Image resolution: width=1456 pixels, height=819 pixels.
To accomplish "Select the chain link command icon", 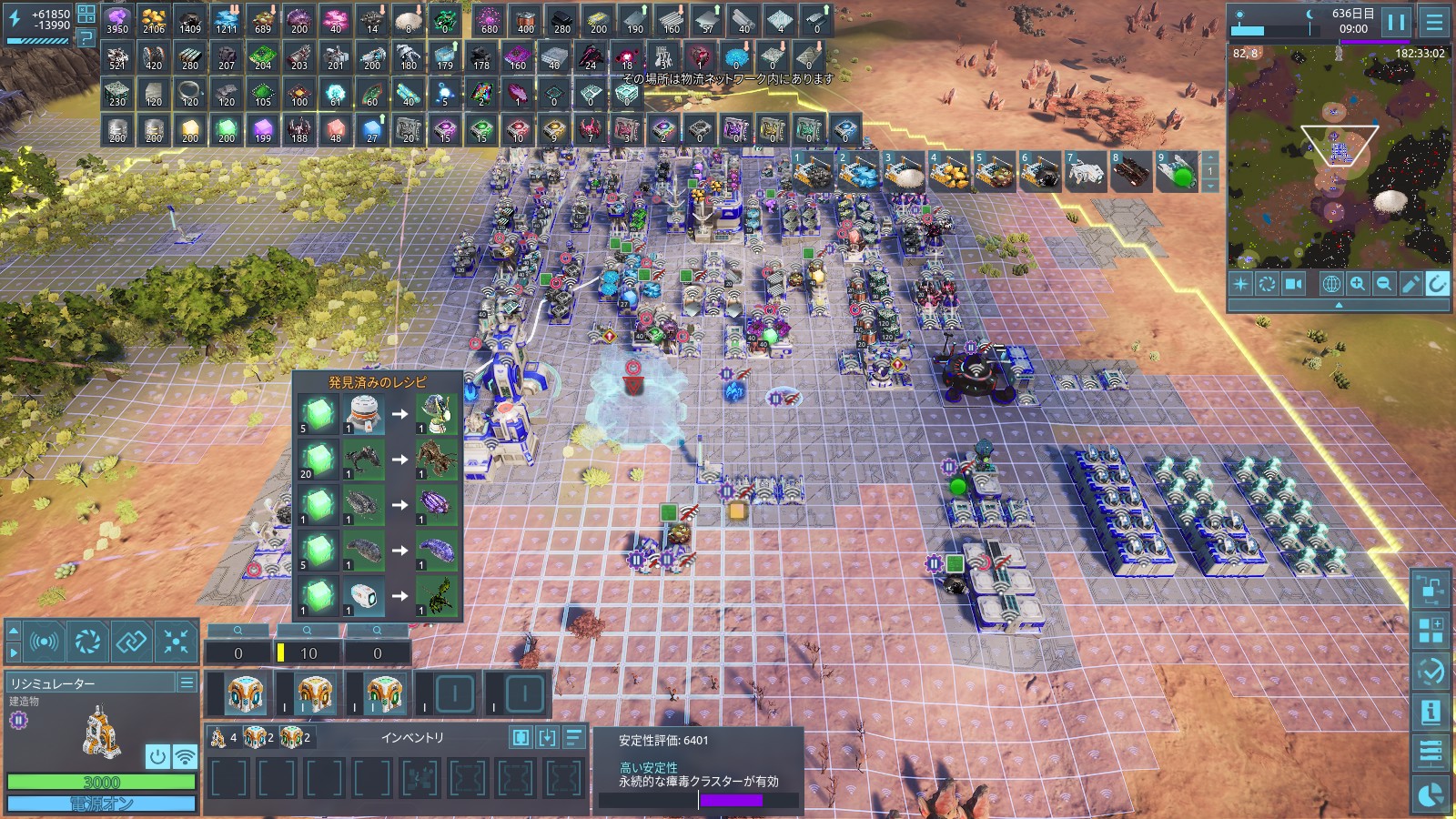I will click(x=131, y=642).
